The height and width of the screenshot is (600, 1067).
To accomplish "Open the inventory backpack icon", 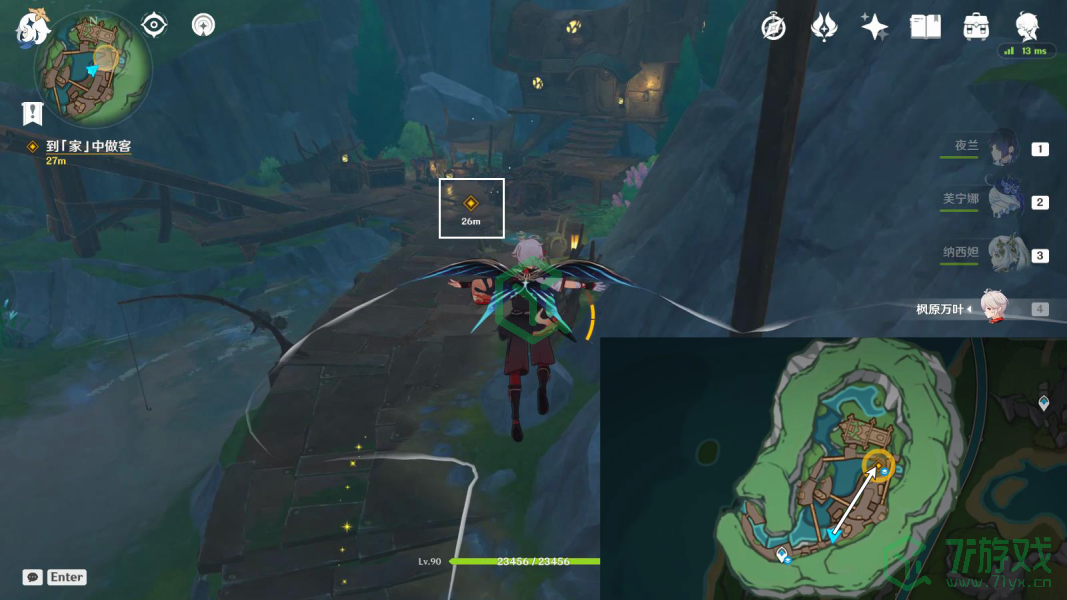I will tap(976, 27).
